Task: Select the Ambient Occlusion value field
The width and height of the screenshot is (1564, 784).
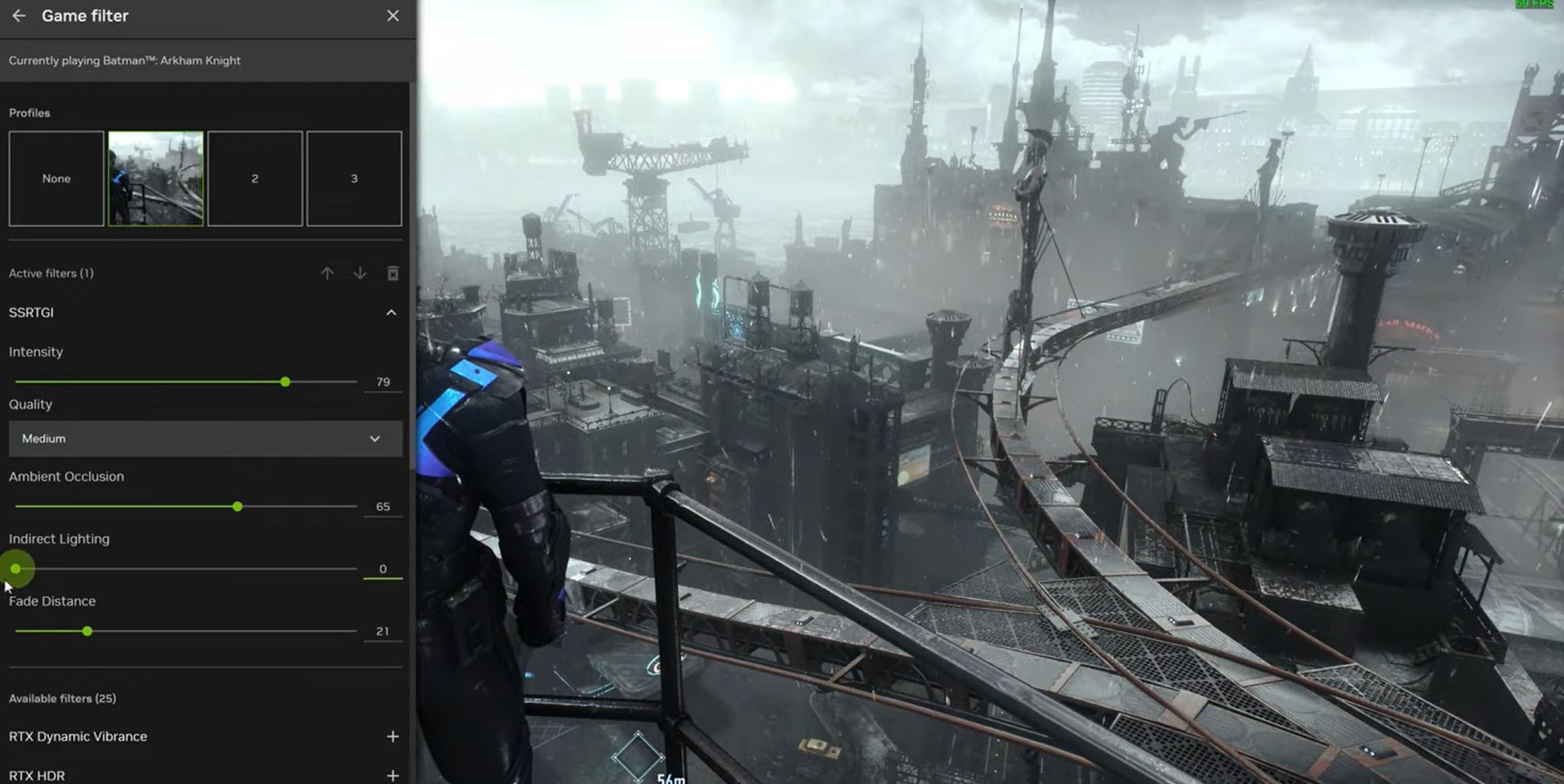Action: tap(382, 507)
